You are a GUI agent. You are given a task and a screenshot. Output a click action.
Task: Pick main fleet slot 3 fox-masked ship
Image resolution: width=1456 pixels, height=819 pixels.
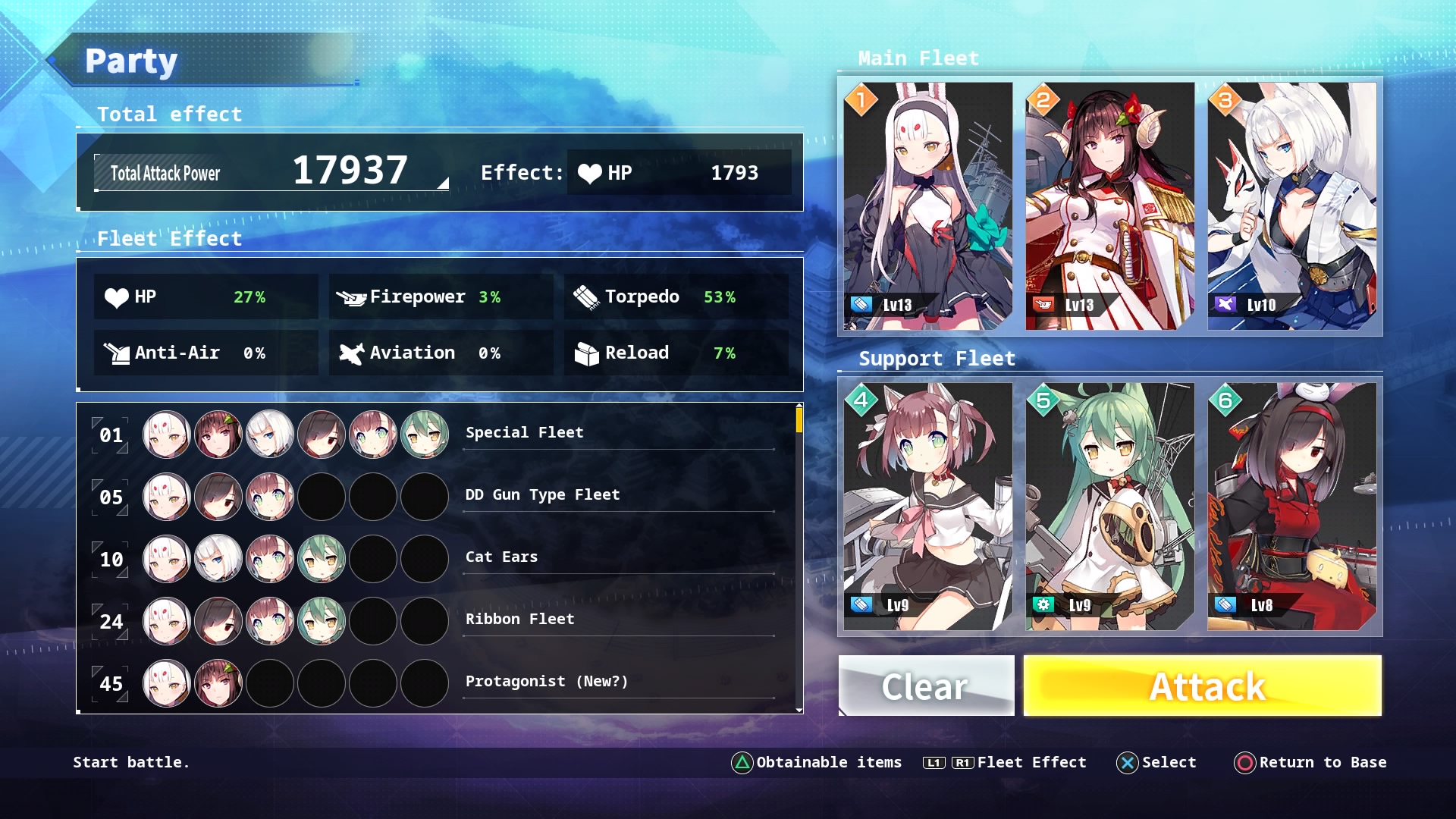coord(1291,206)
